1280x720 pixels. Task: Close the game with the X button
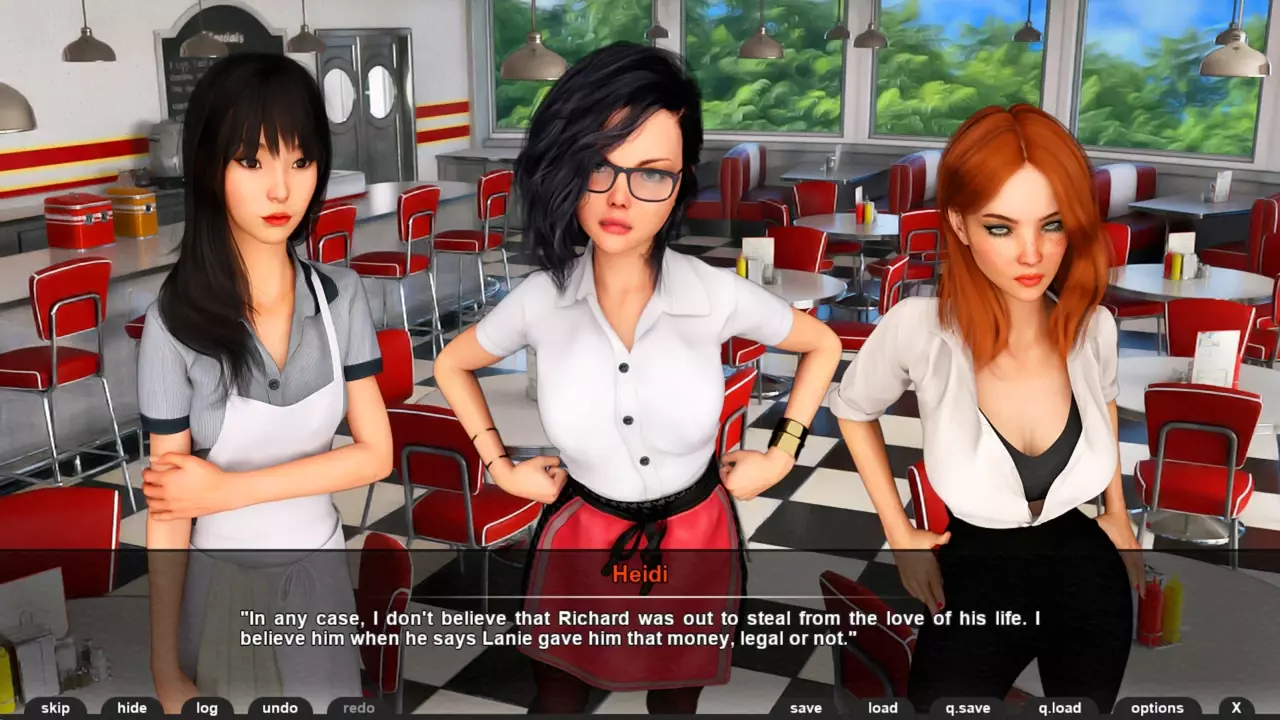[x=1236, y=708]
